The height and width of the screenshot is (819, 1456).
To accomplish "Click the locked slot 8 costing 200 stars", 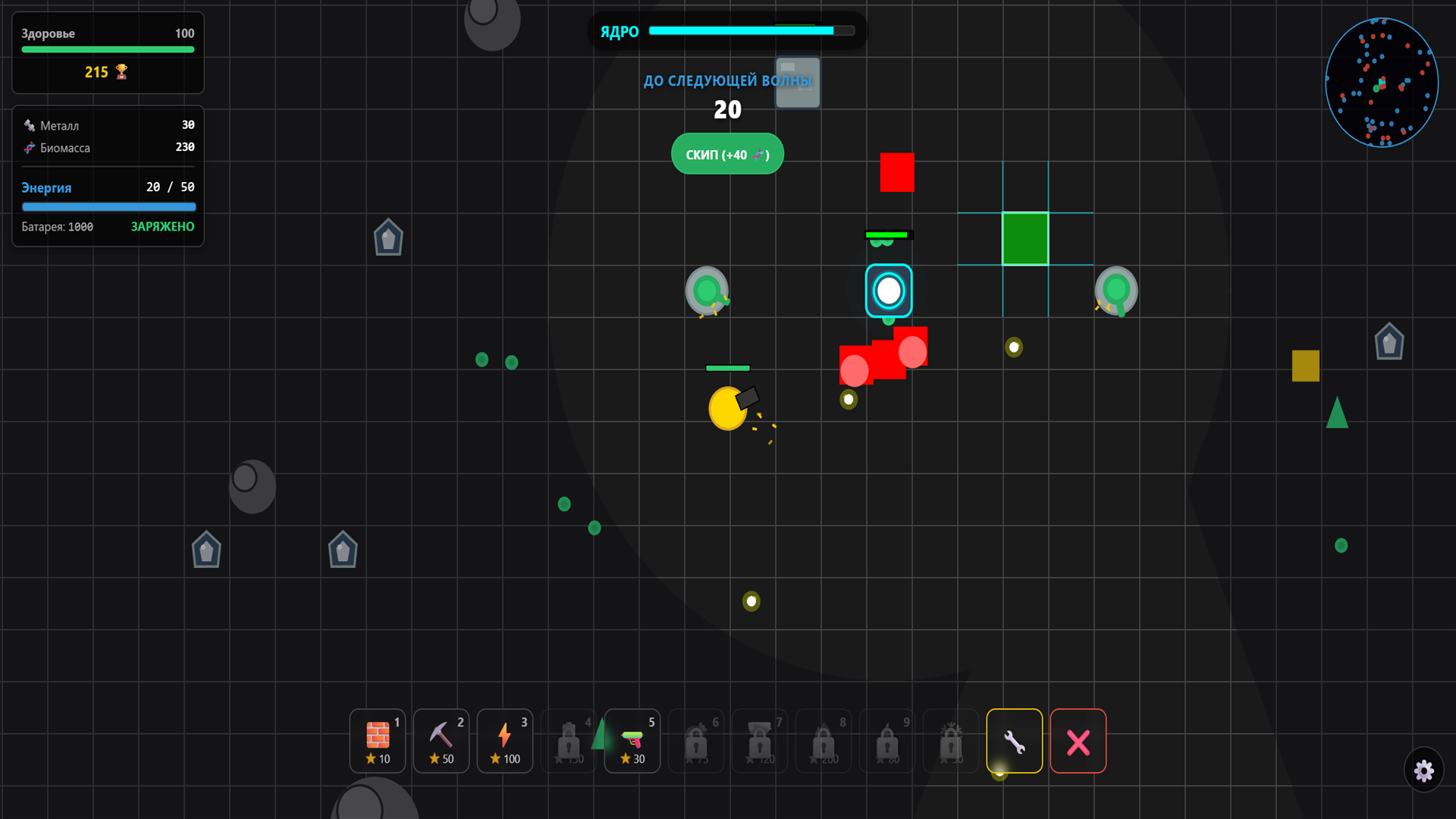I will tap(823, 741).
